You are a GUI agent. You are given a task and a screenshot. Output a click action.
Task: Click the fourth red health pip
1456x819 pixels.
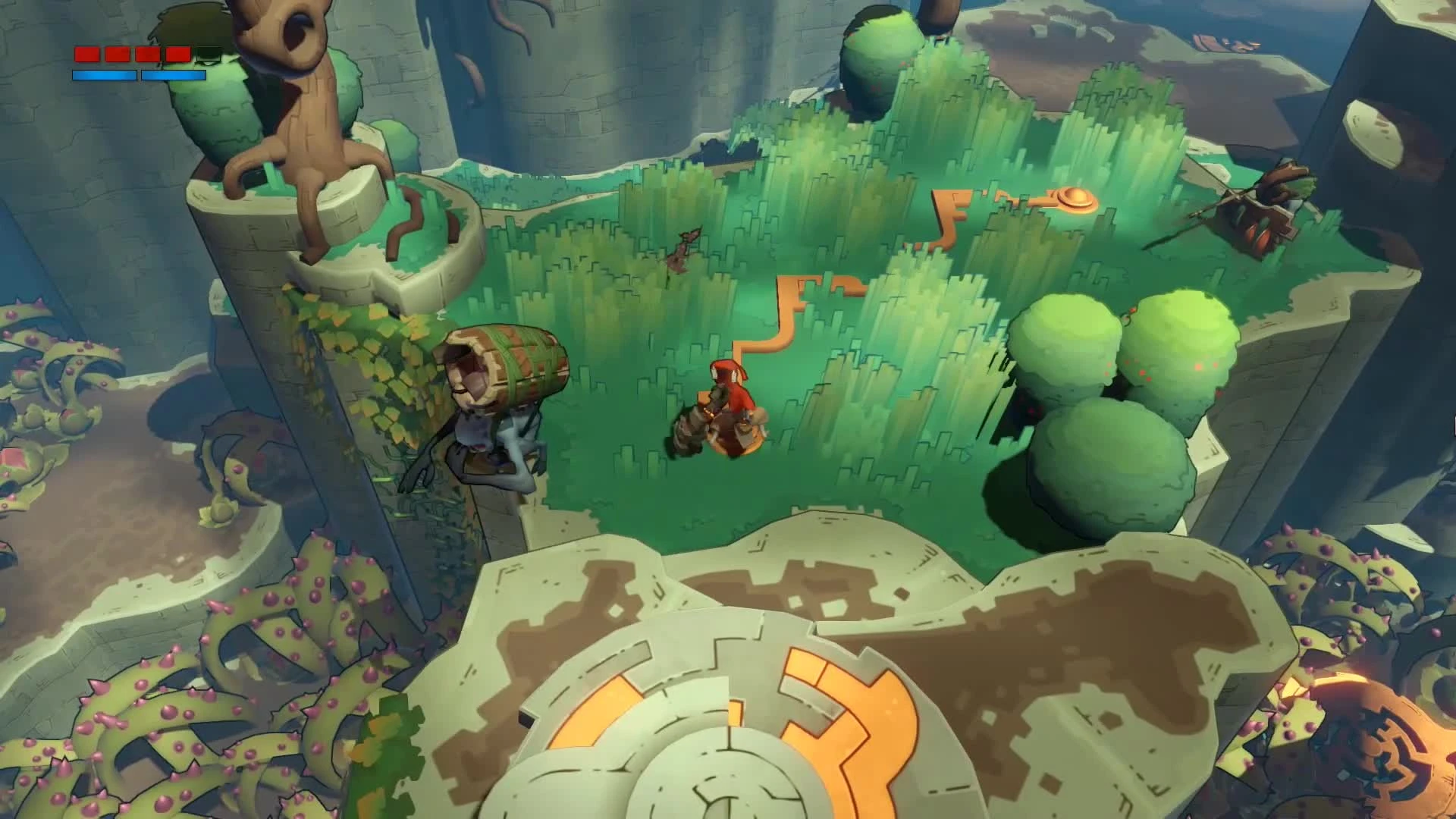[x=177, y=54]
